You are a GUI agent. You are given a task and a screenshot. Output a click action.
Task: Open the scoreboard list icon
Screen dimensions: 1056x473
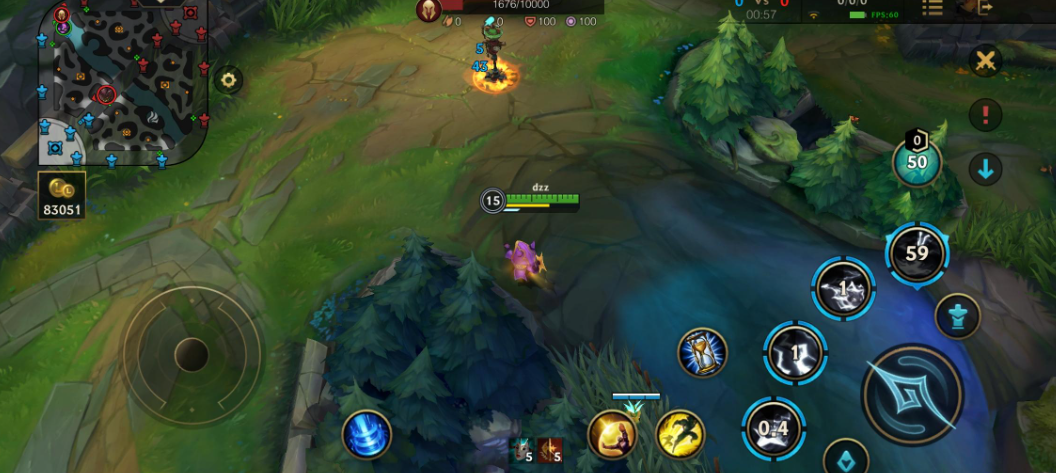(x=932, y=9)
